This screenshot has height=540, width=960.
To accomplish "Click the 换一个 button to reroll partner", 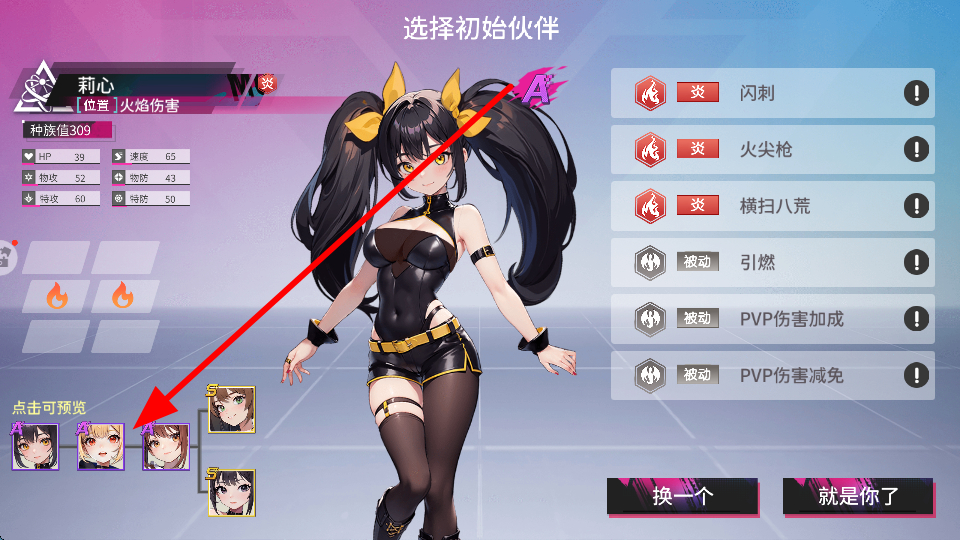I will (682, 496).
